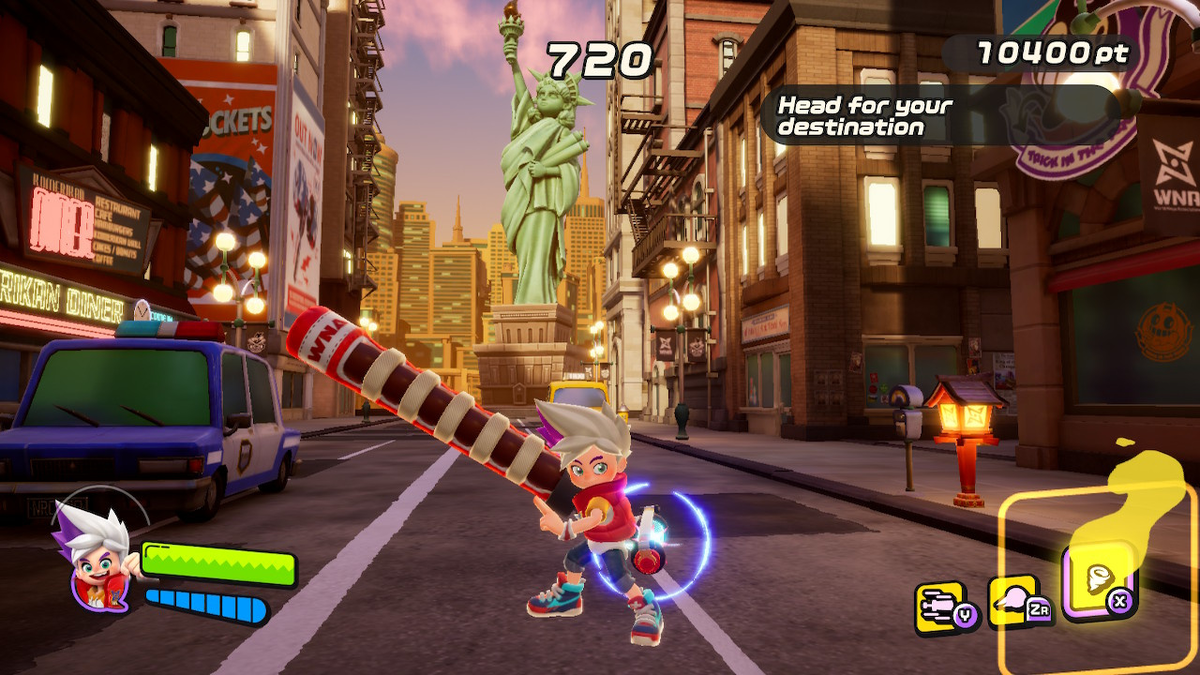1200x675 pixels.
Task: Trigger the dash attack ability icon
Action: tap(940, 606)
